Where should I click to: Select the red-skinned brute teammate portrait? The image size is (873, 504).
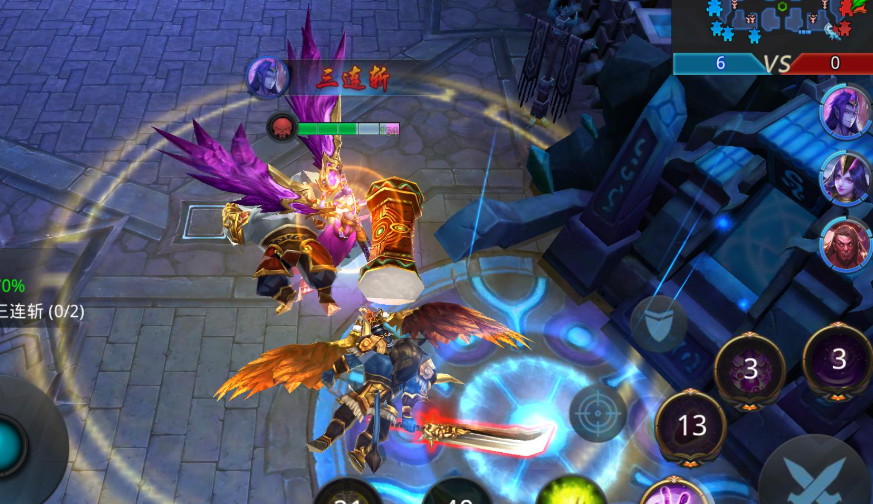[x=845, y=244]
